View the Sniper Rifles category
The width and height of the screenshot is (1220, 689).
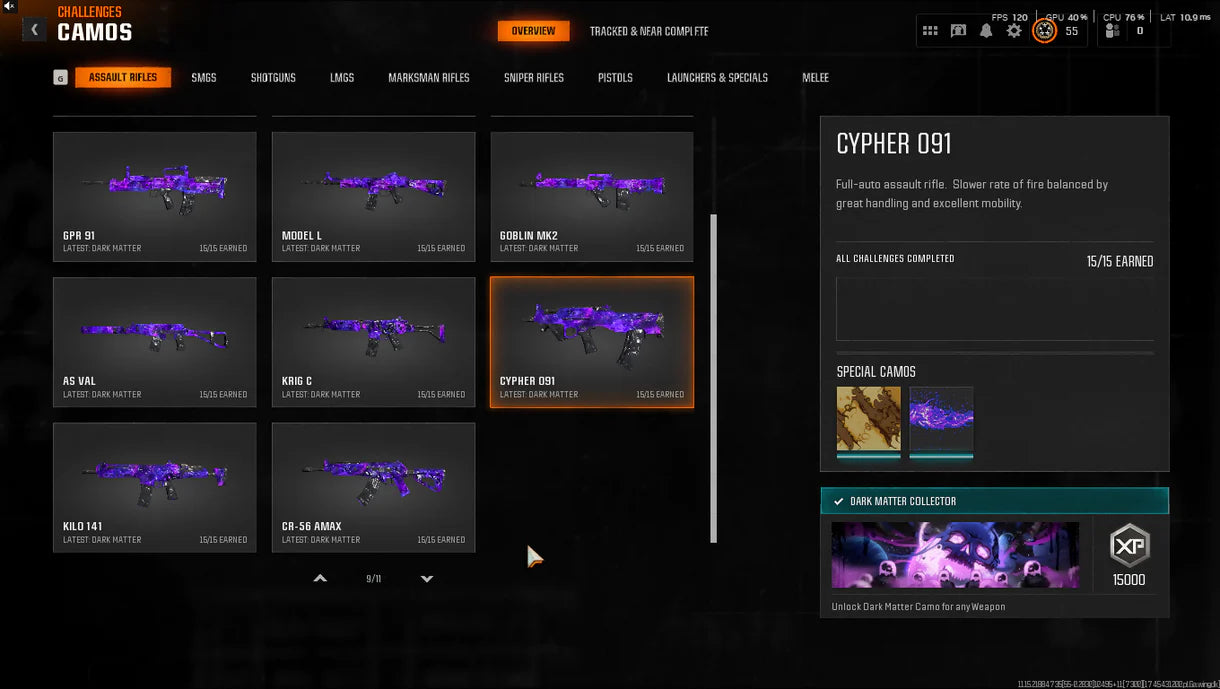534,77
